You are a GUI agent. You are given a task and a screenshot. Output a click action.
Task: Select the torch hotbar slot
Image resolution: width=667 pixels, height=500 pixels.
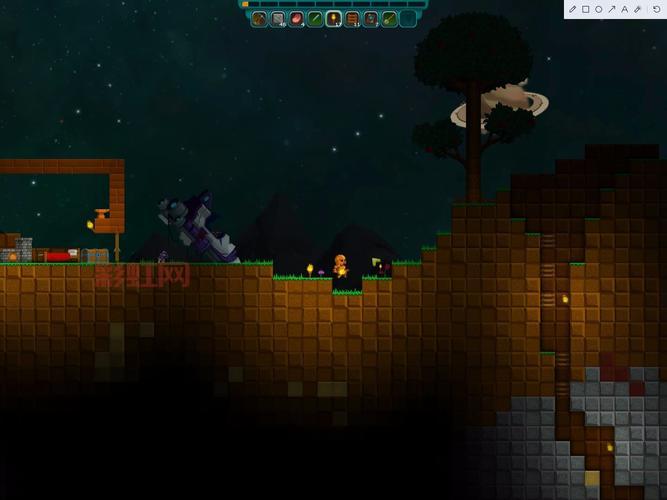(x=334, y=18)
